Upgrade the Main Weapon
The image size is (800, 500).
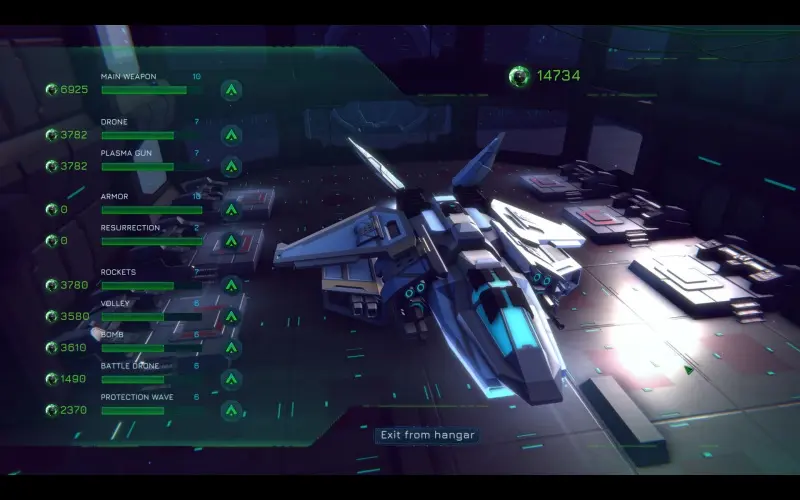tap(231, 90)
